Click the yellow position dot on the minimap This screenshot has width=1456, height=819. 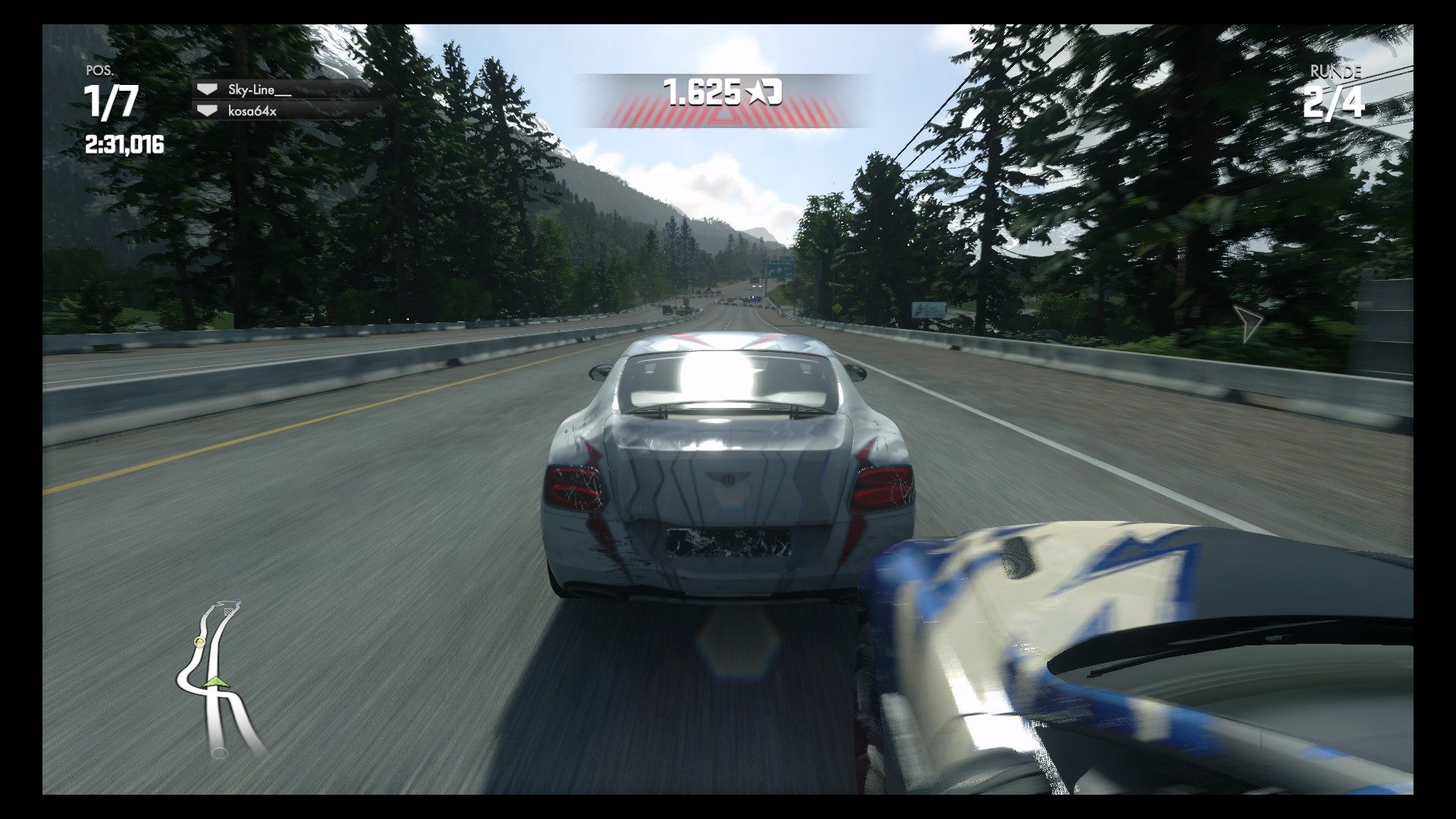pyautogui.click(x=199, y=642)
